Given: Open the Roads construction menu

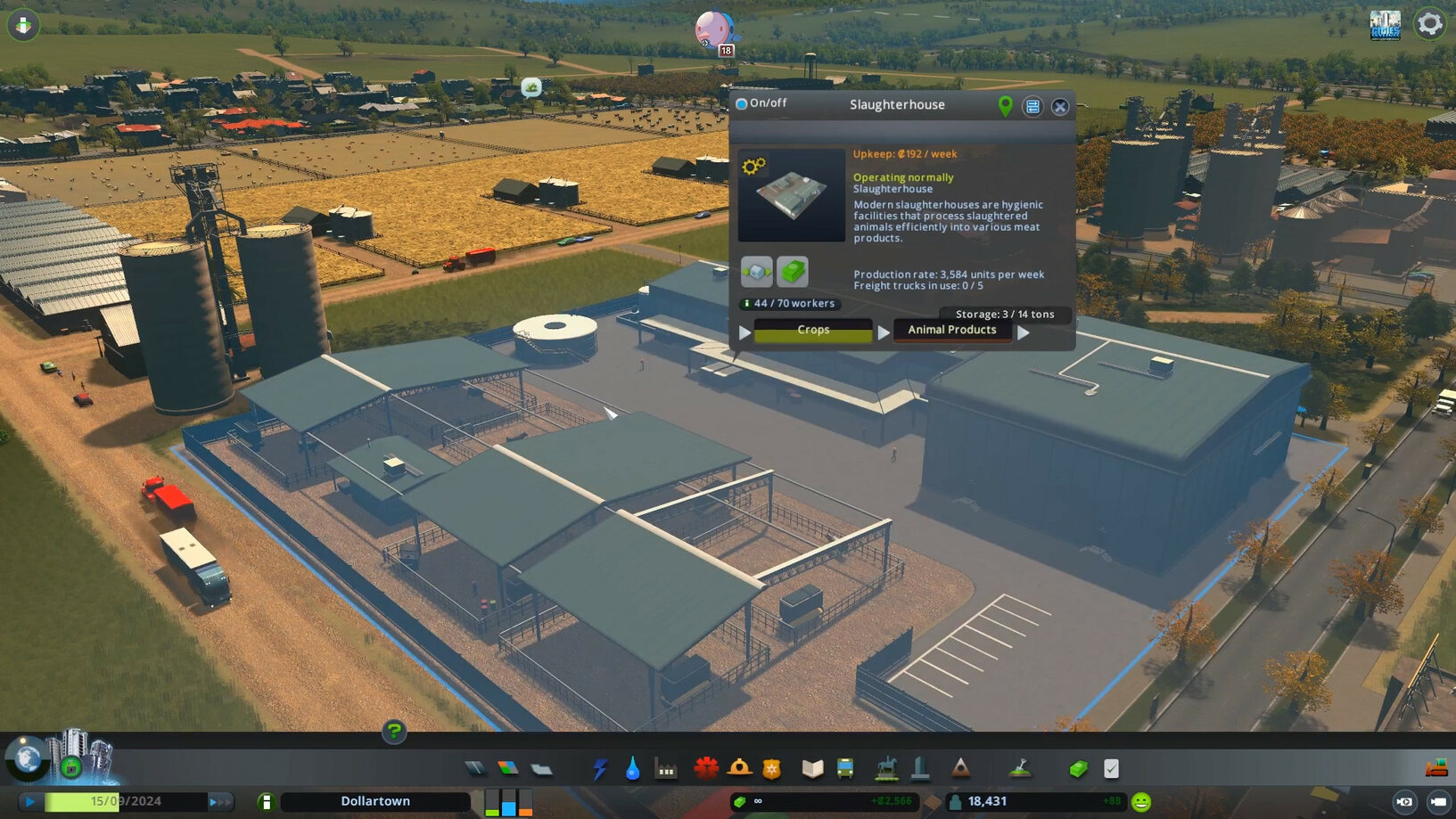Looking at the screenshot, I should pos(475,766).
